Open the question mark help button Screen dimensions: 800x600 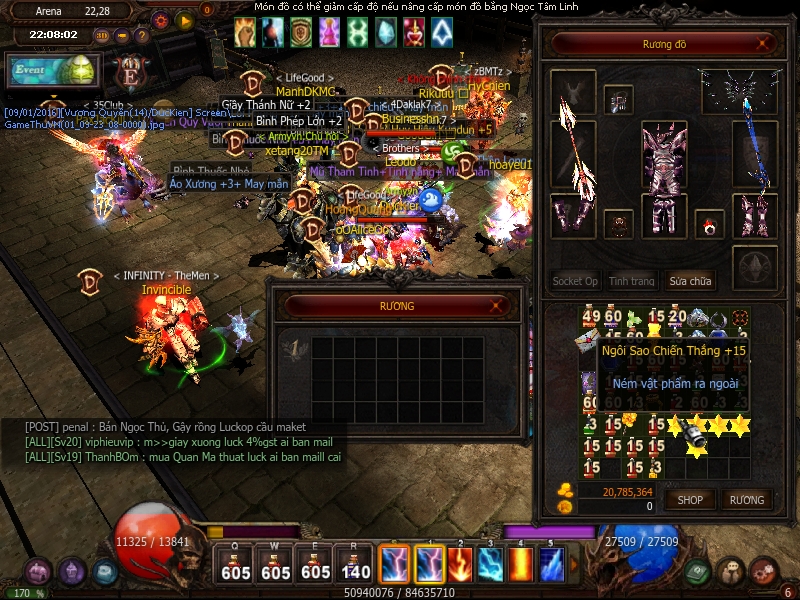(x=142, y=35)
